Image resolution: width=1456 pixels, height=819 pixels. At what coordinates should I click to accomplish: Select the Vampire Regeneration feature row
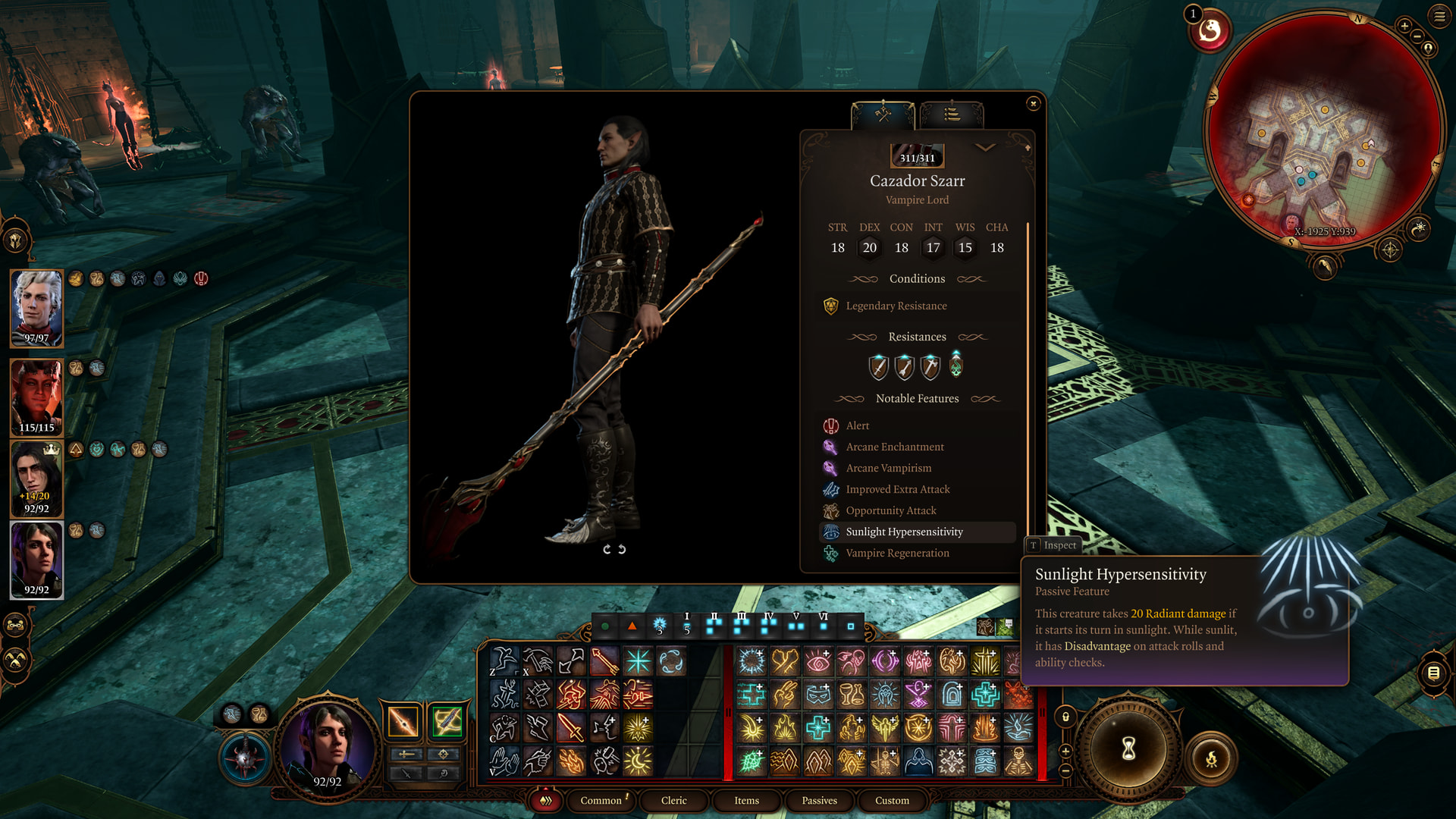[897, 554]
